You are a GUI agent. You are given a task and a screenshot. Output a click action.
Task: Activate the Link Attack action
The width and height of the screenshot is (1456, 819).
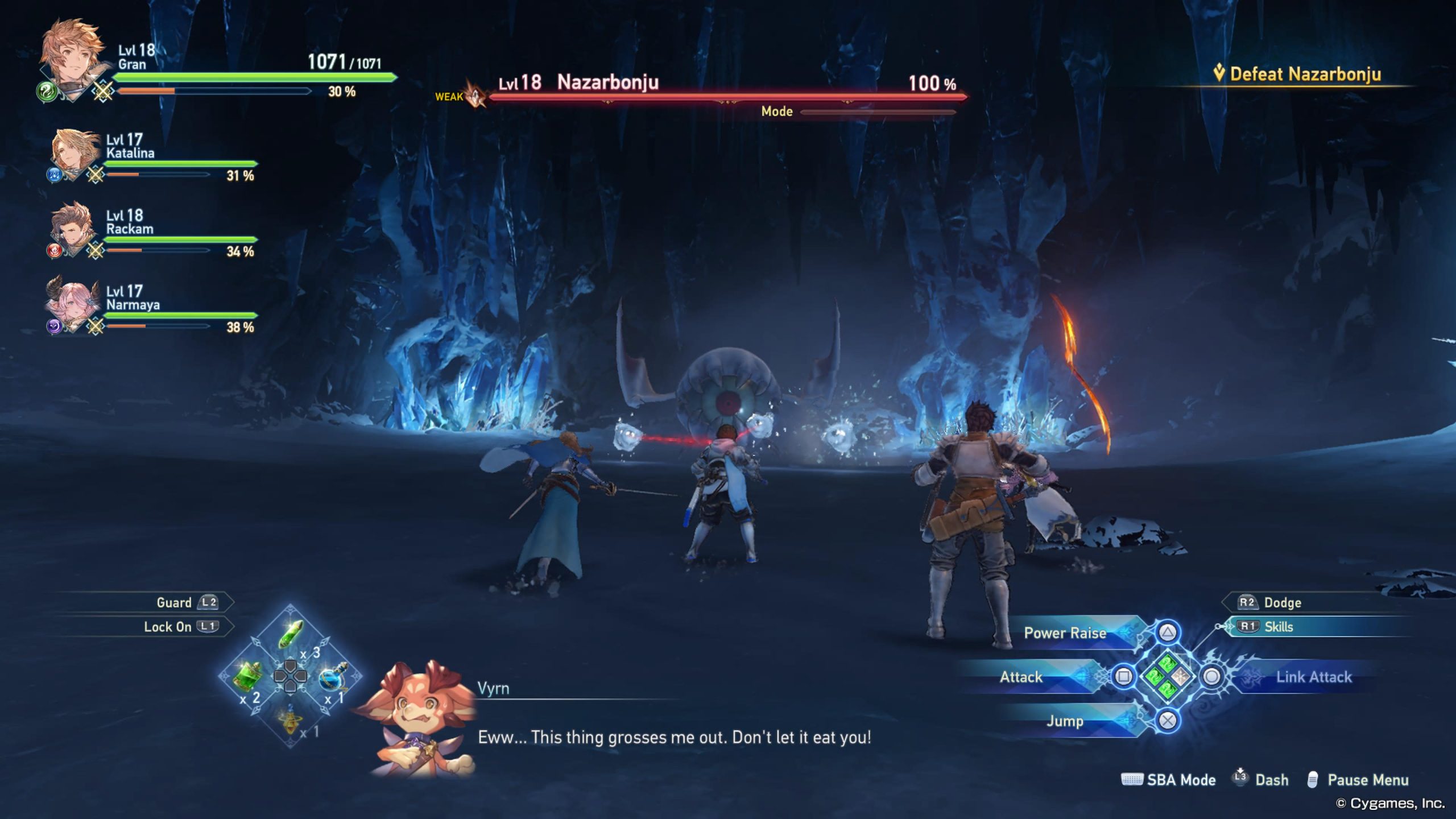(1314, 677)
